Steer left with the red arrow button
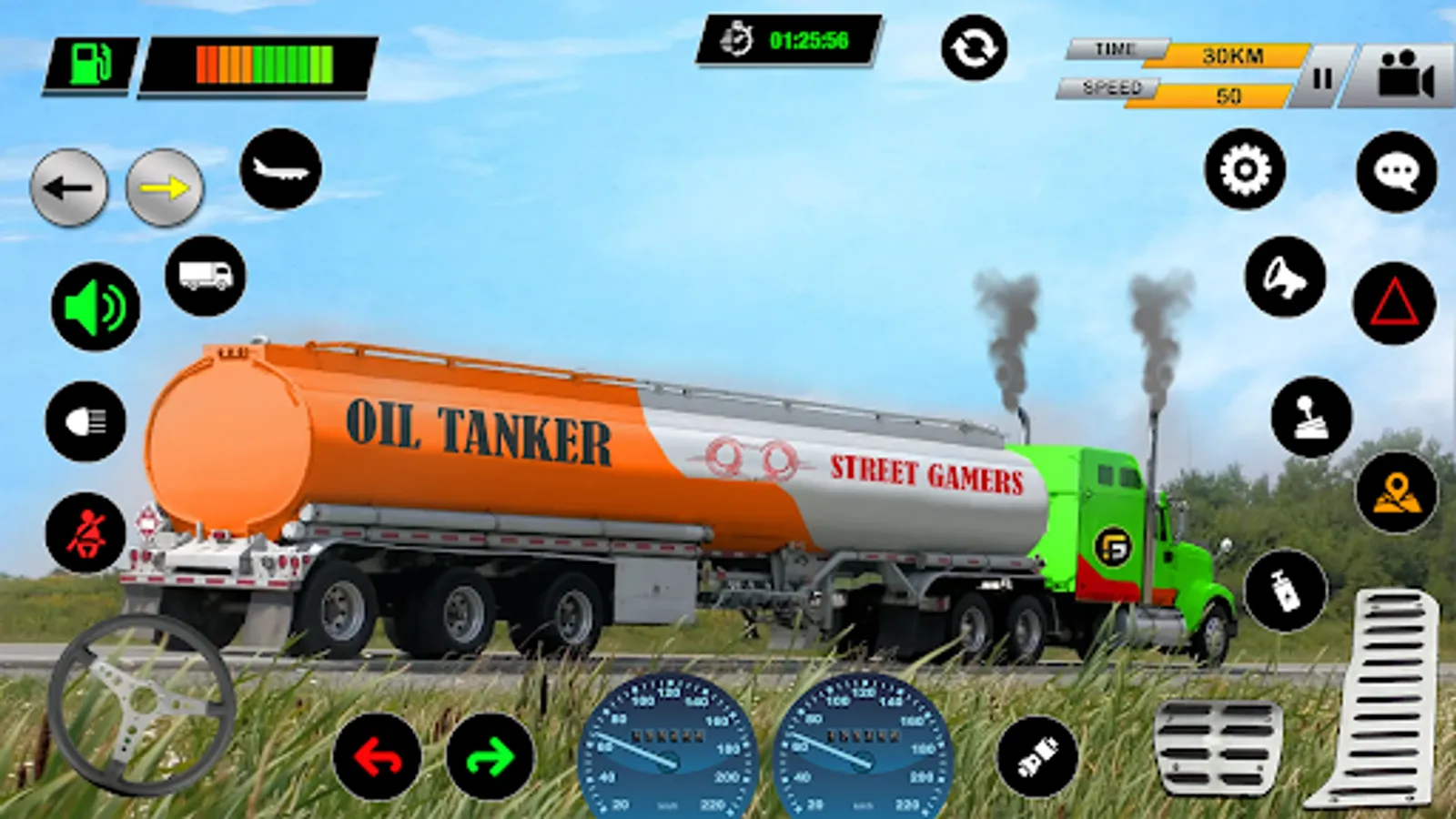This screenshot has width=1456, height=819. [x=378, y=756]
